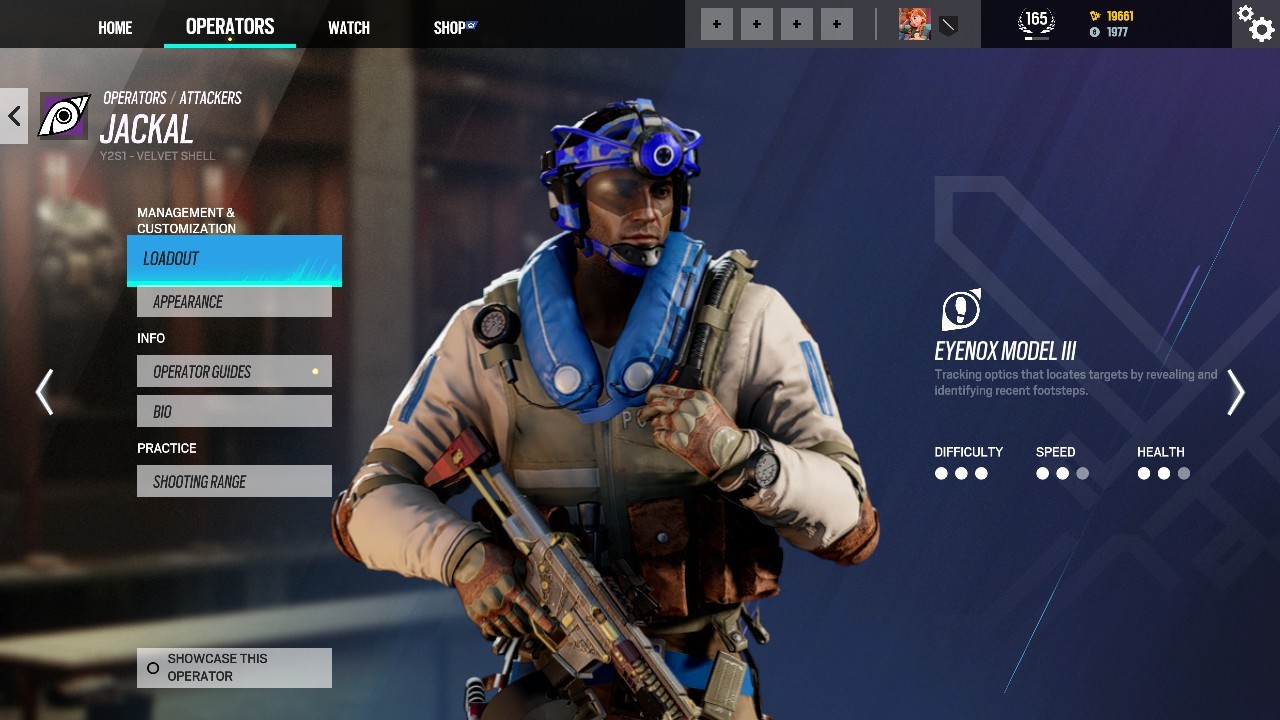Image resolution: width=1280 pixels, height=720 pixels.
Task: Click the Renown currency balance
Action: point(1111,16)
